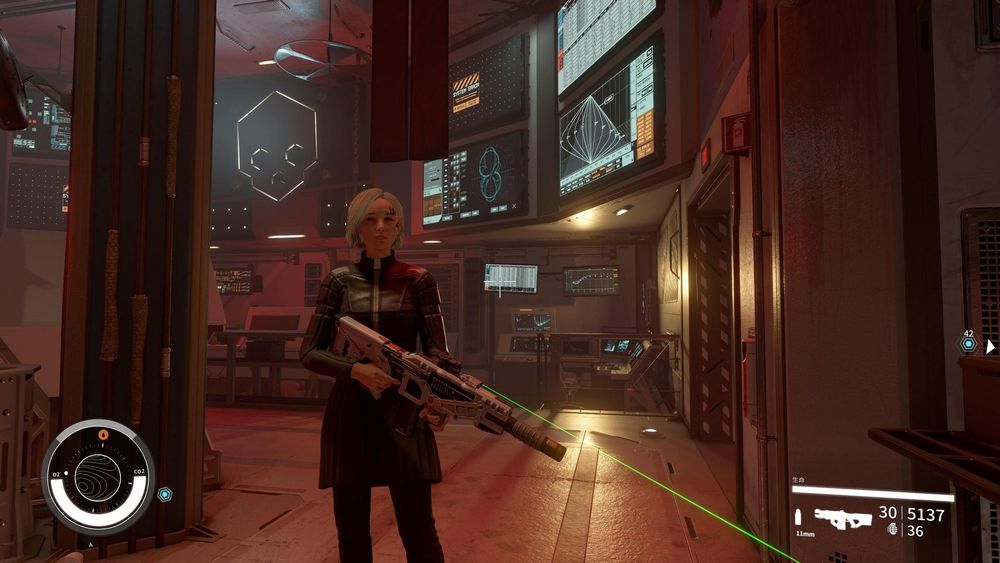1000x563 pixels.
Task: Select the blue hexagon marker beside the compass
Action: [x=164, y=494]
